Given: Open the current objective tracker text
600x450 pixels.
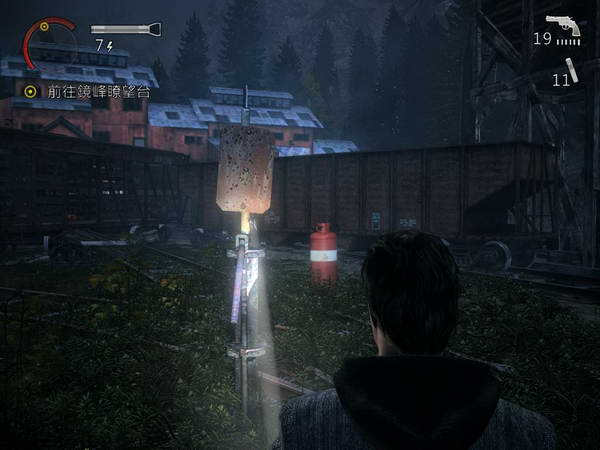Looking at the screenshot, I should click(x=98, y=91).
